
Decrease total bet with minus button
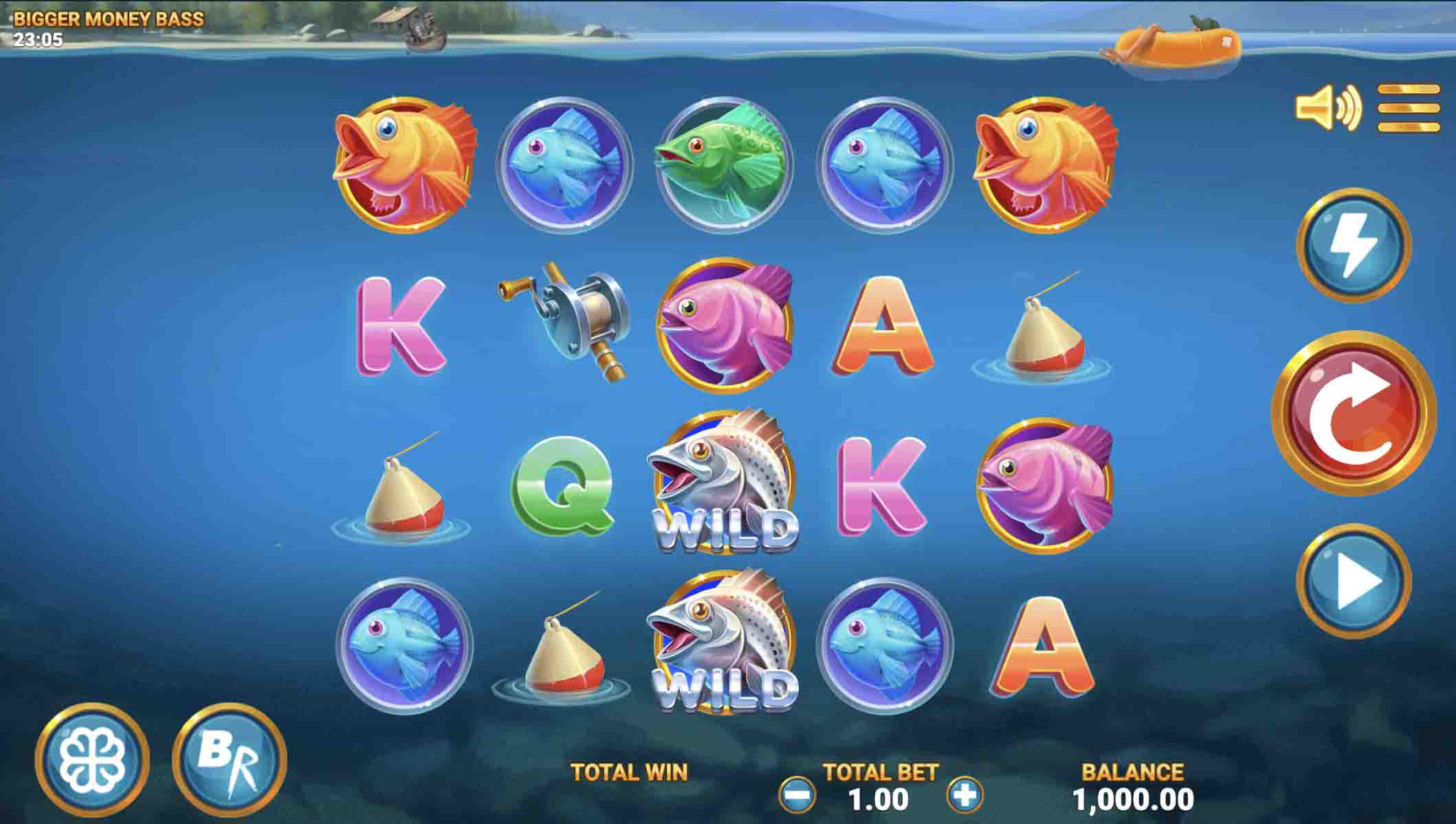(x=797, y=796)
